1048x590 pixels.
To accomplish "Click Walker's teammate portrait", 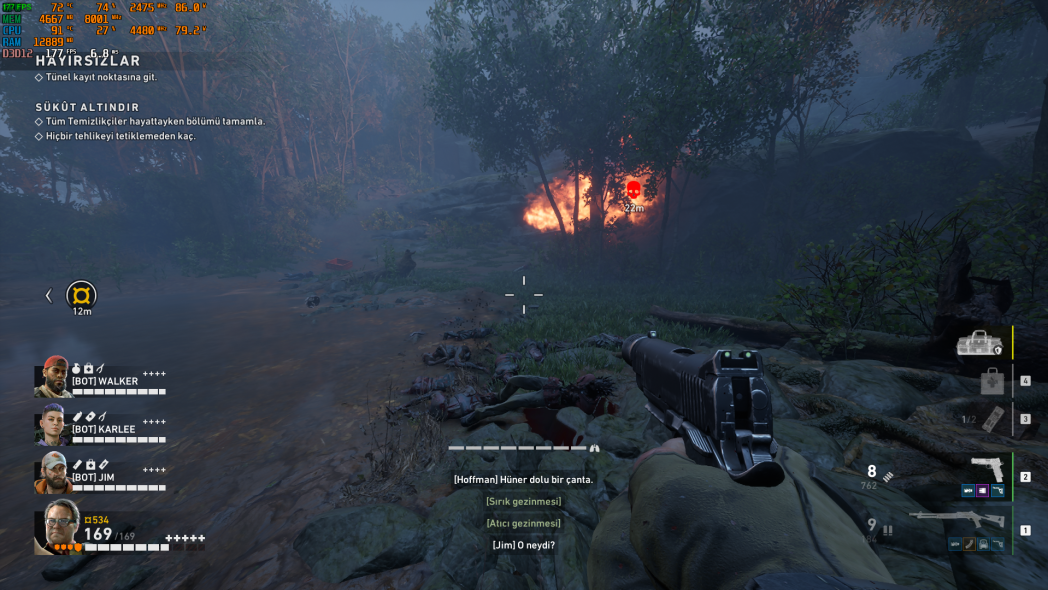I will [x=53, y=376].
